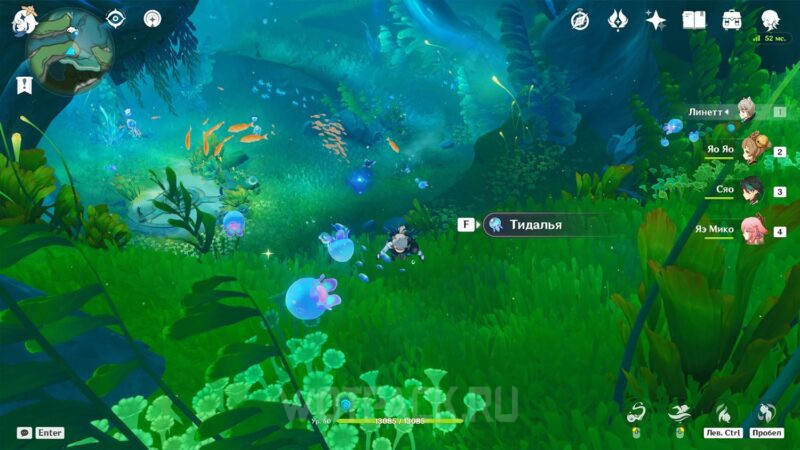
Task: Open the quest bookmark icon below Paimon
Action: pyautogui.click(x=24, y=86)
